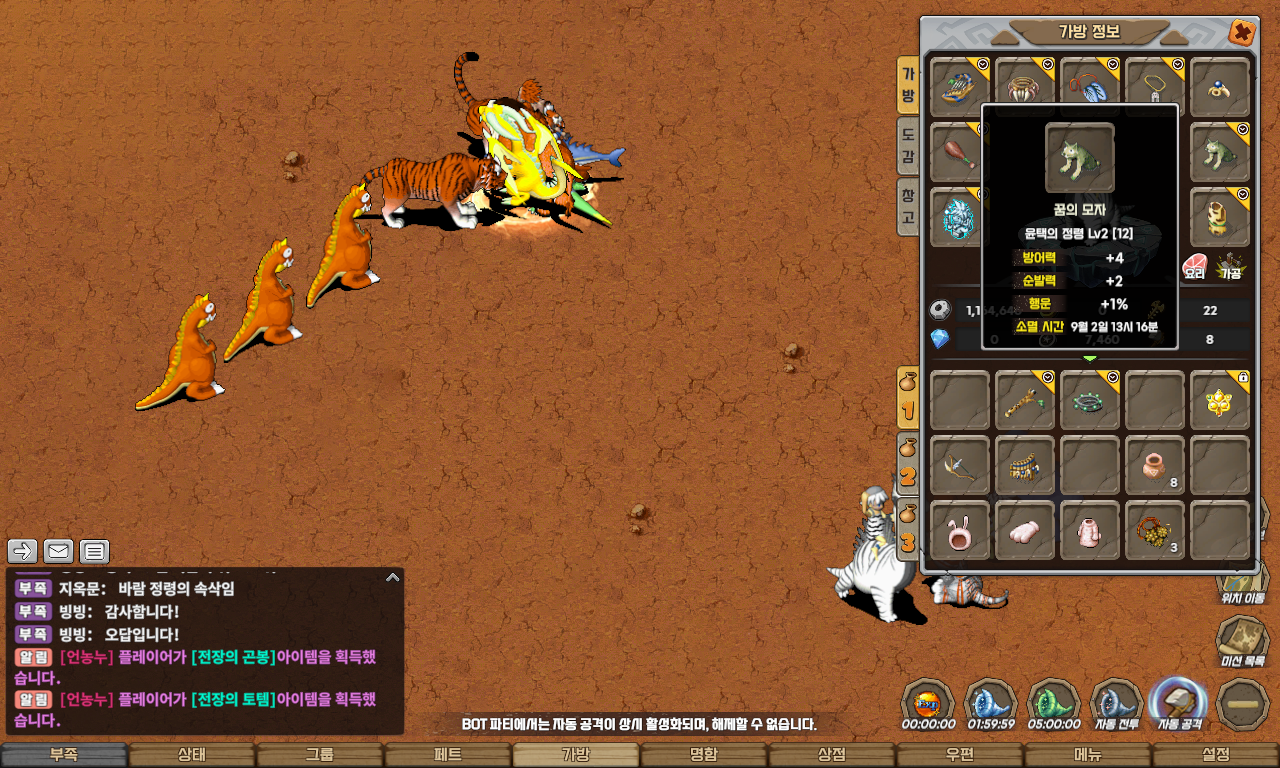Click the envelope mail button above chat
Image resolution: width=1280 pixels, height=768 pixels.
point(59,551)
